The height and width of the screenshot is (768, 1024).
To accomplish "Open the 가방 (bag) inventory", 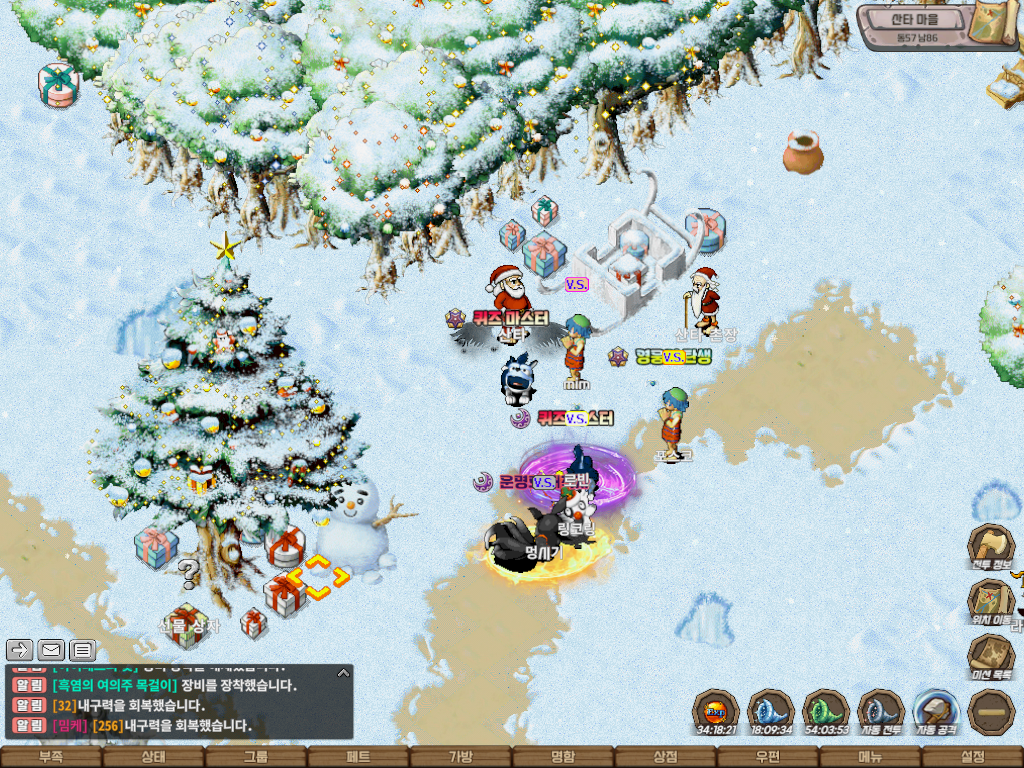I will 460,757.
